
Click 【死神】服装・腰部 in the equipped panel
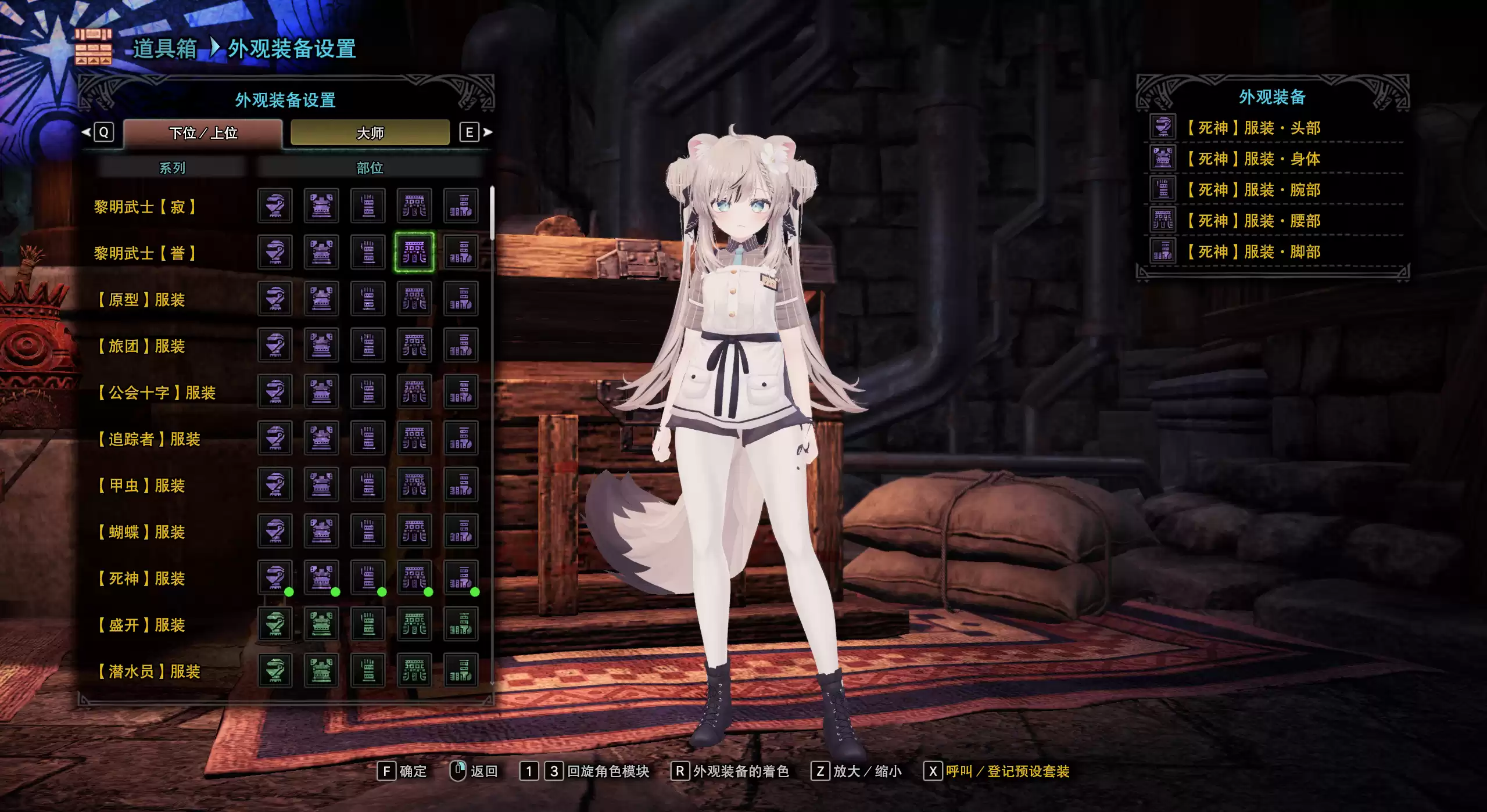click(x=1253, y=221)
